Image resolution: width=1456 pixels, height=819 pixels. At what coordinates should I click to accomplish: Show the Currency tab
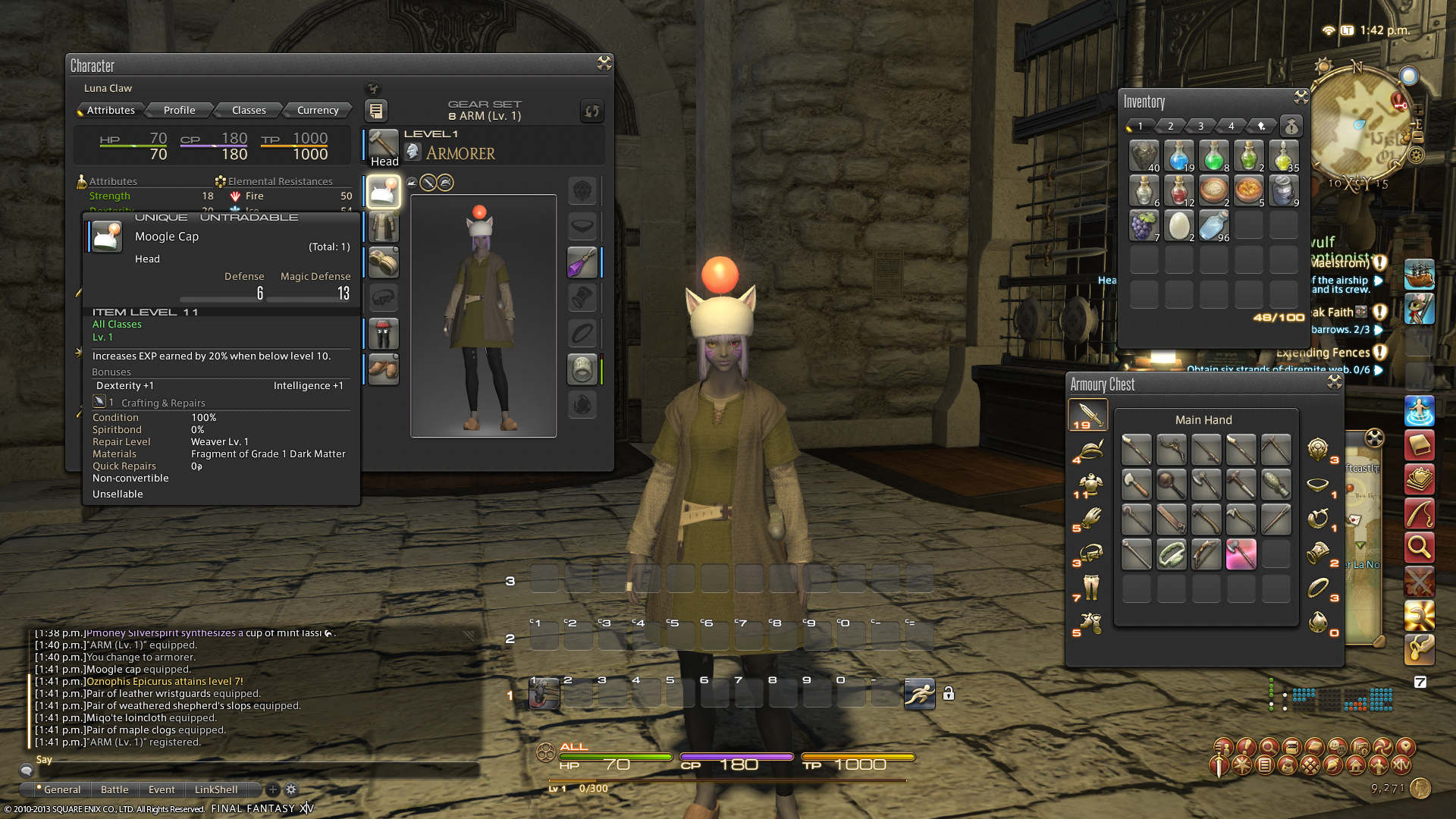[318, 110]
